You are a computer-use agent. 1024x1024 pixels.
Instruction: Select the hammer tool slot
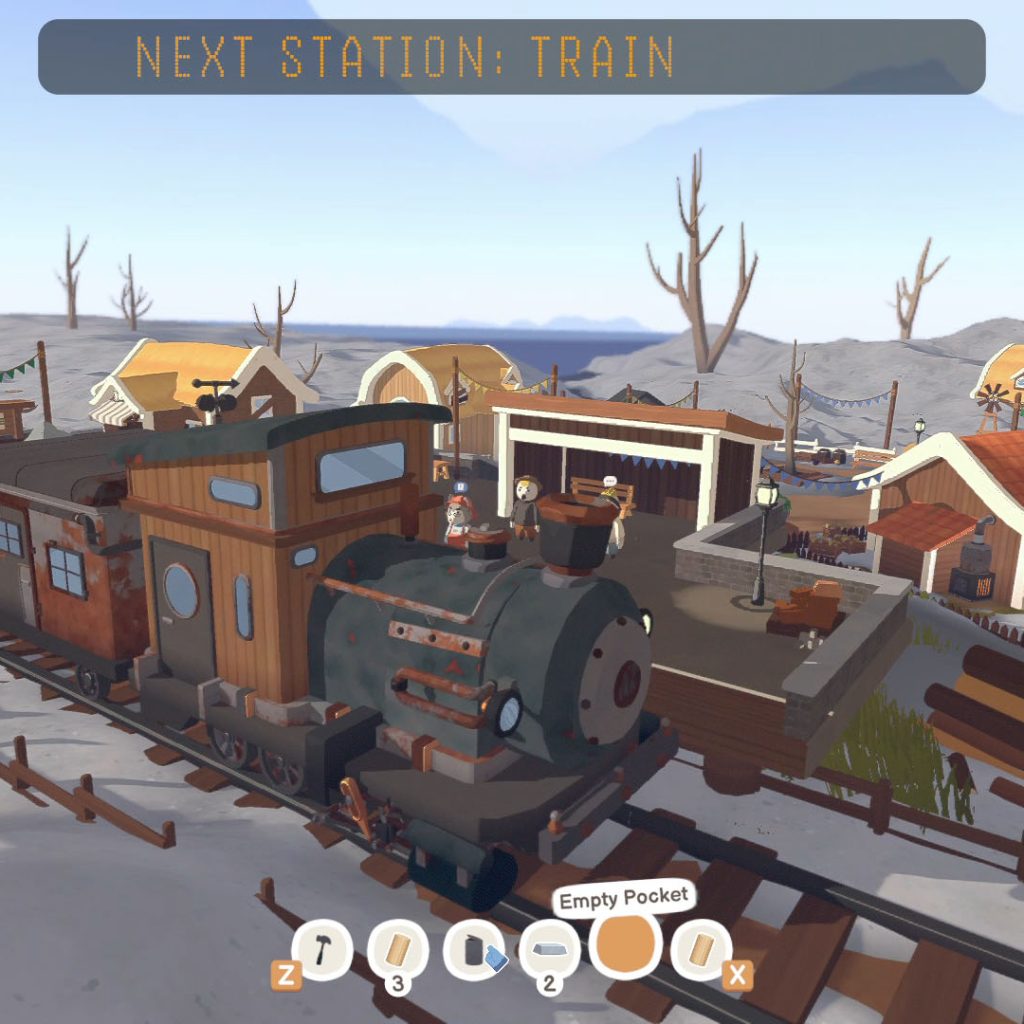click(321, 949)
